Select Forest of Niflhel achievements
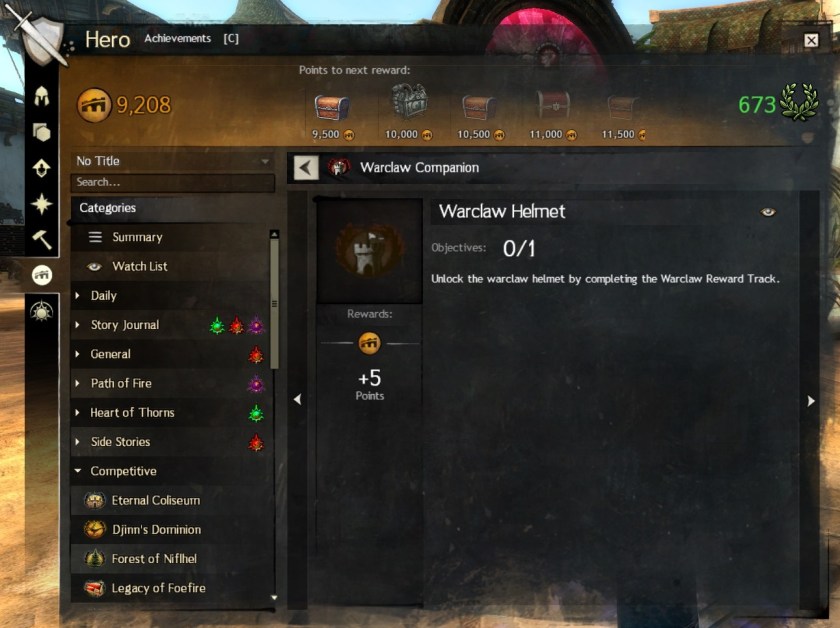This screenshot has height=628, width=840. click(x=153, y=559)
